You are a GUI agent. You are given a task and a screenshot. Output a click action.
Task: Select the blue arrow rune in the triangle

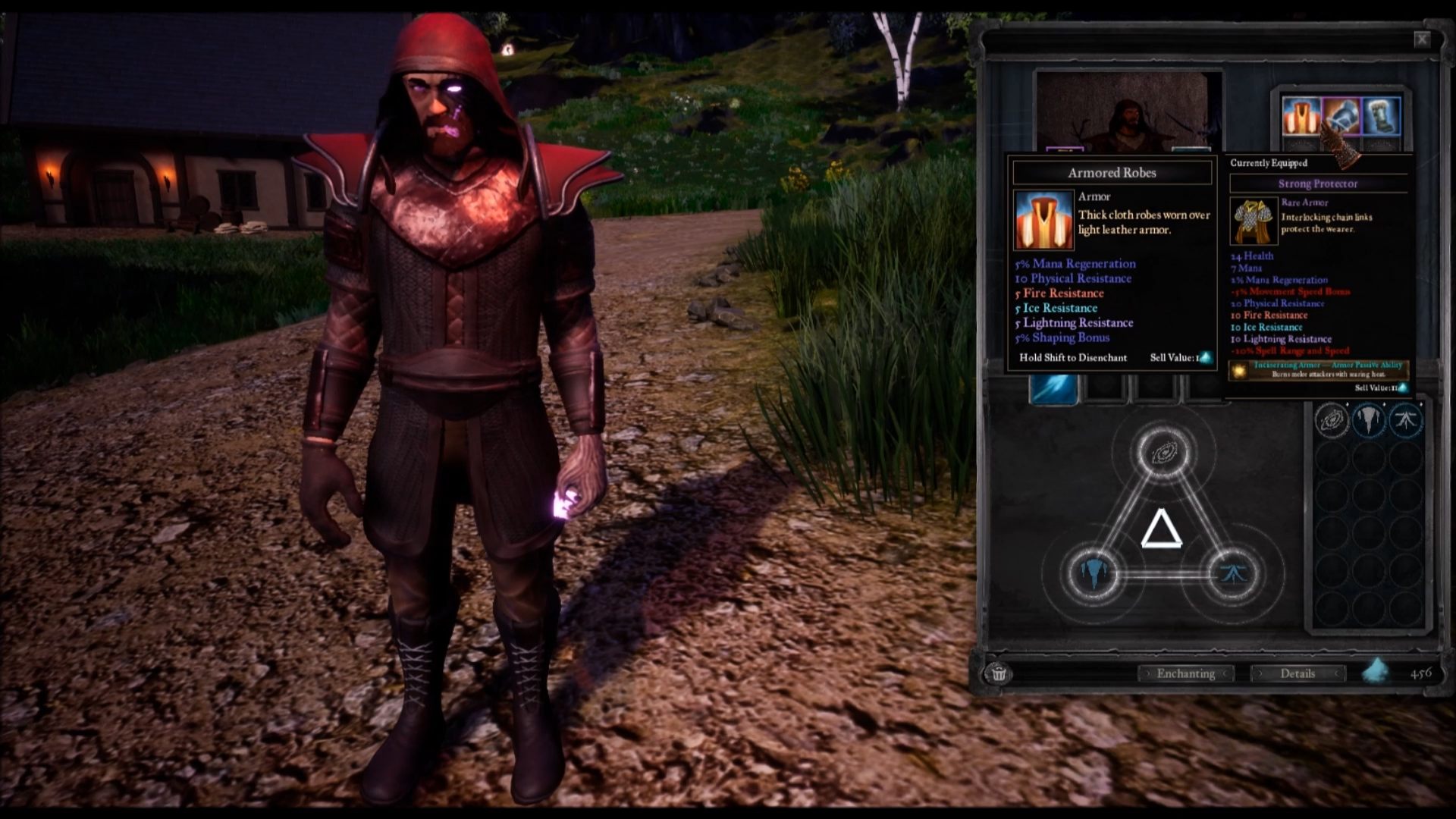click(1232, 573)
